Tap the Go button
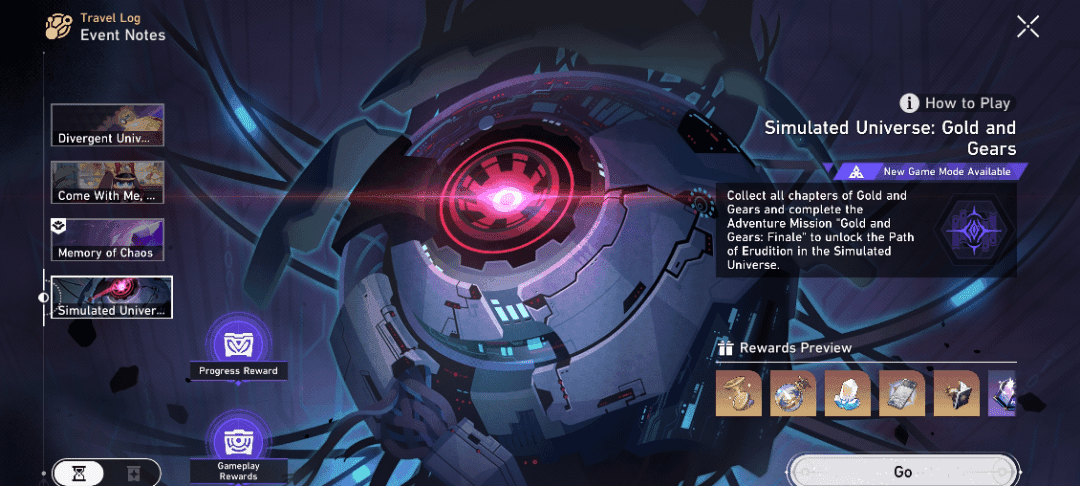The image size is (1080, 486). click(902, 471)
